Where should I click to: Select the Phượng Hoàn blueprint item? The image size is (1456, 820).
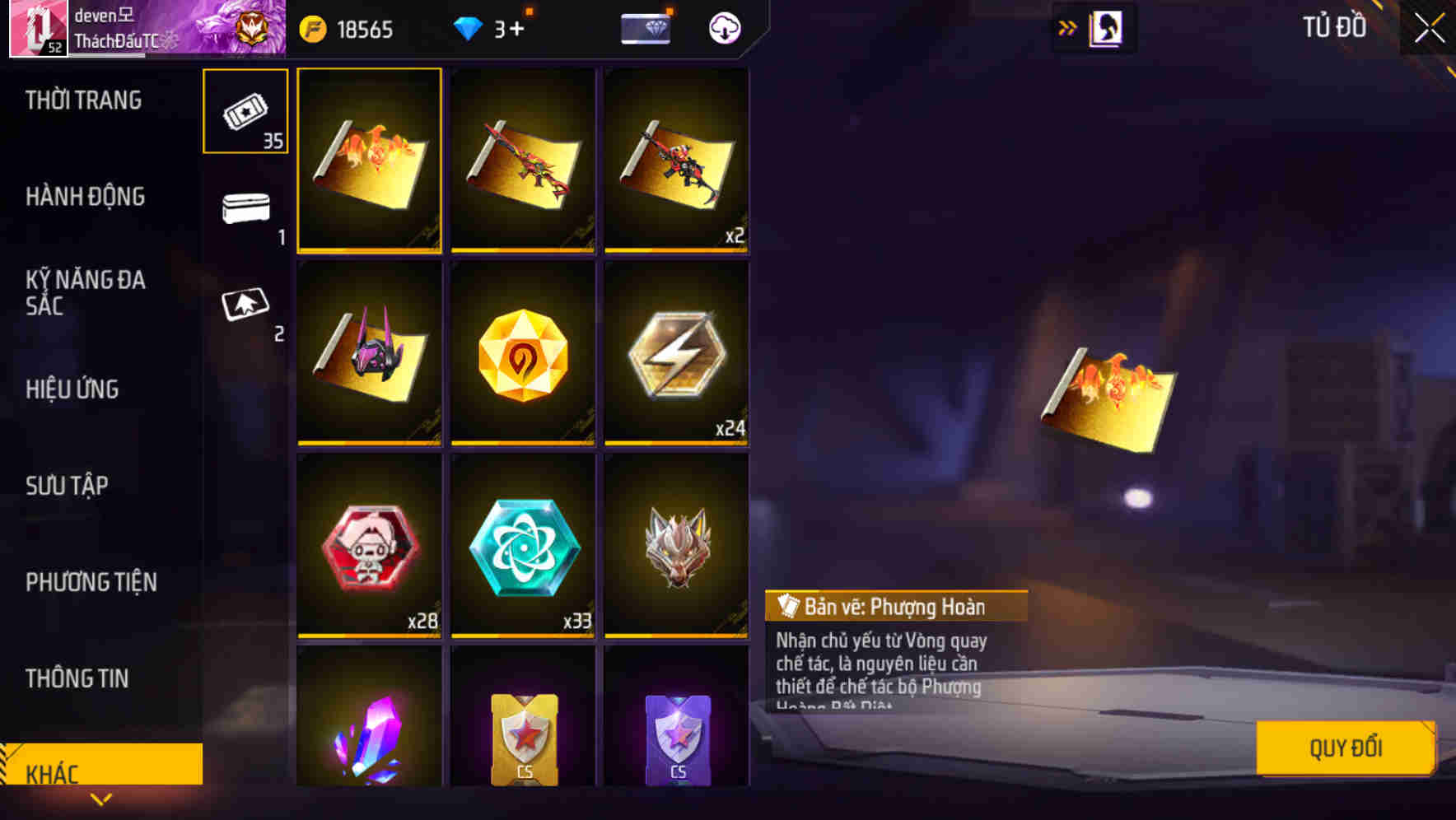coord(369,161)
